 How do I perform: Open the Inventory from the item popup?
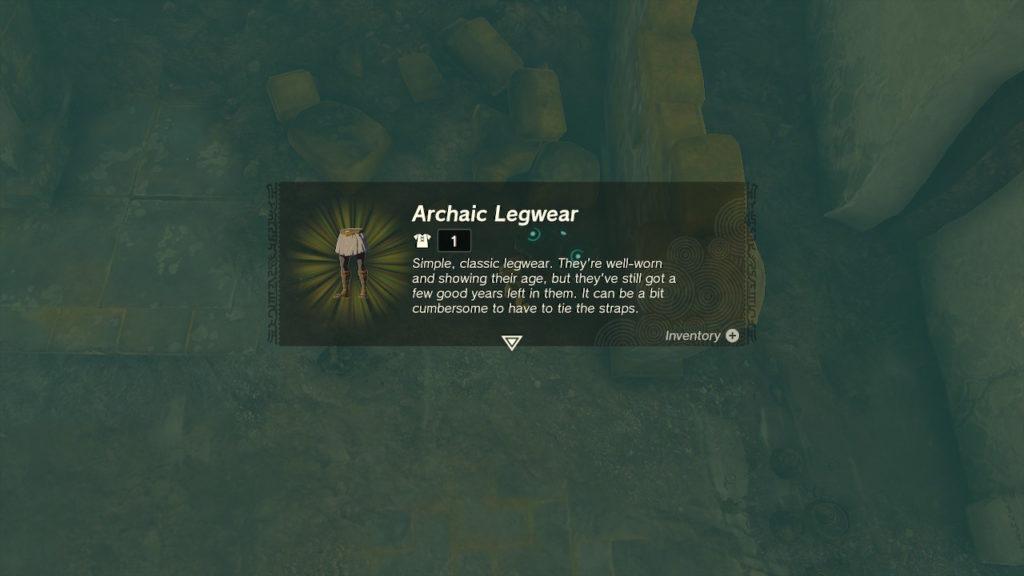(702, 336)
